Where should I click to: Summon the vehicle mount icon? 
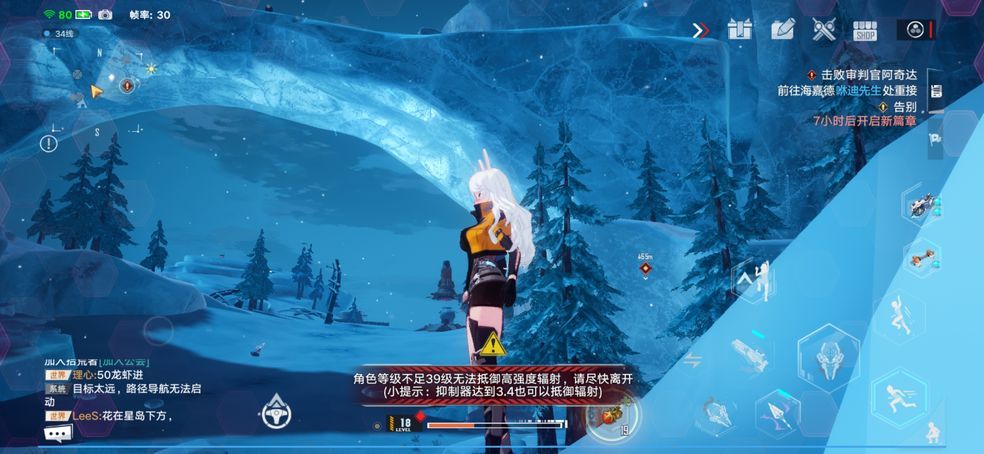tap(921, 206)
